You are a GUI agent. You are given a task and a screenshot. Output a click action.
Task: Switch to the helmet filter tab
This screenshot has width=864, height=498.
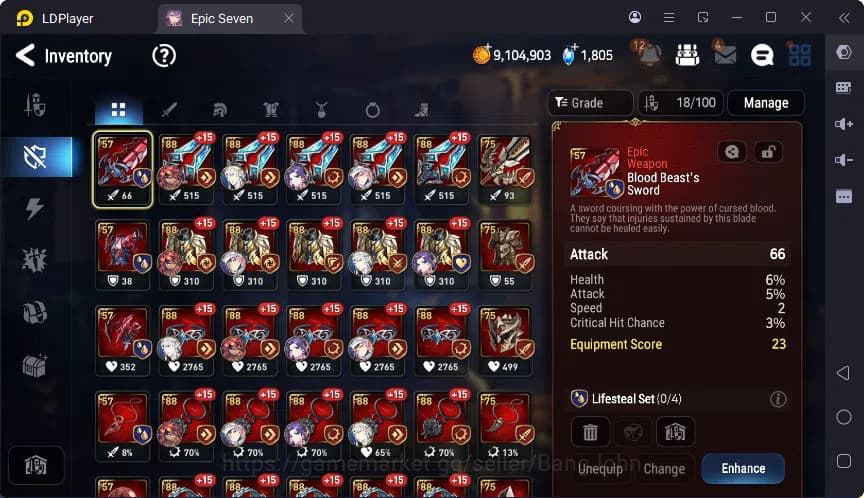click(x=219, y=110)
